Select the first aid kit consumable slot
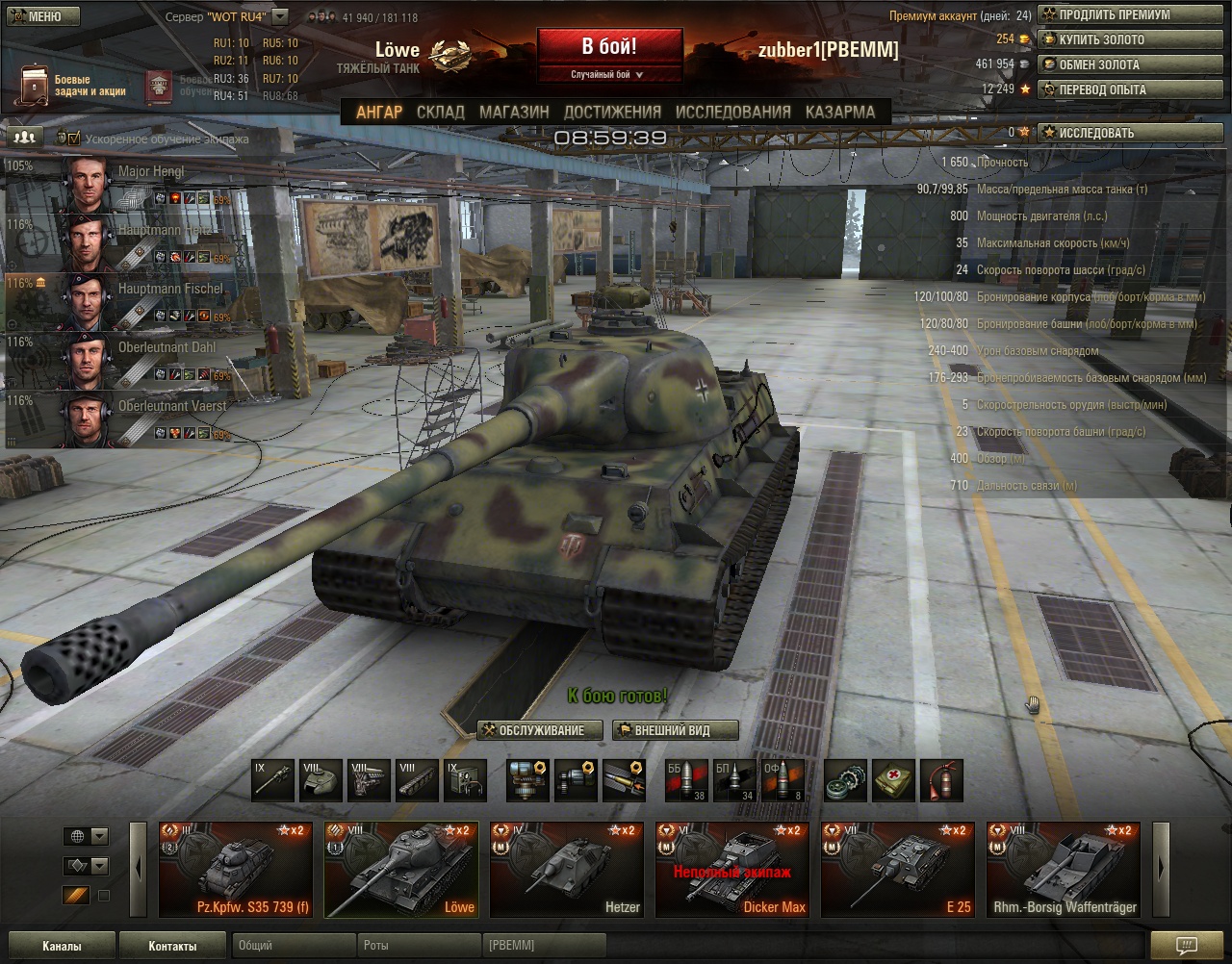The height and width of the screenshot is (964, 1232). click(x=893, y=781)
